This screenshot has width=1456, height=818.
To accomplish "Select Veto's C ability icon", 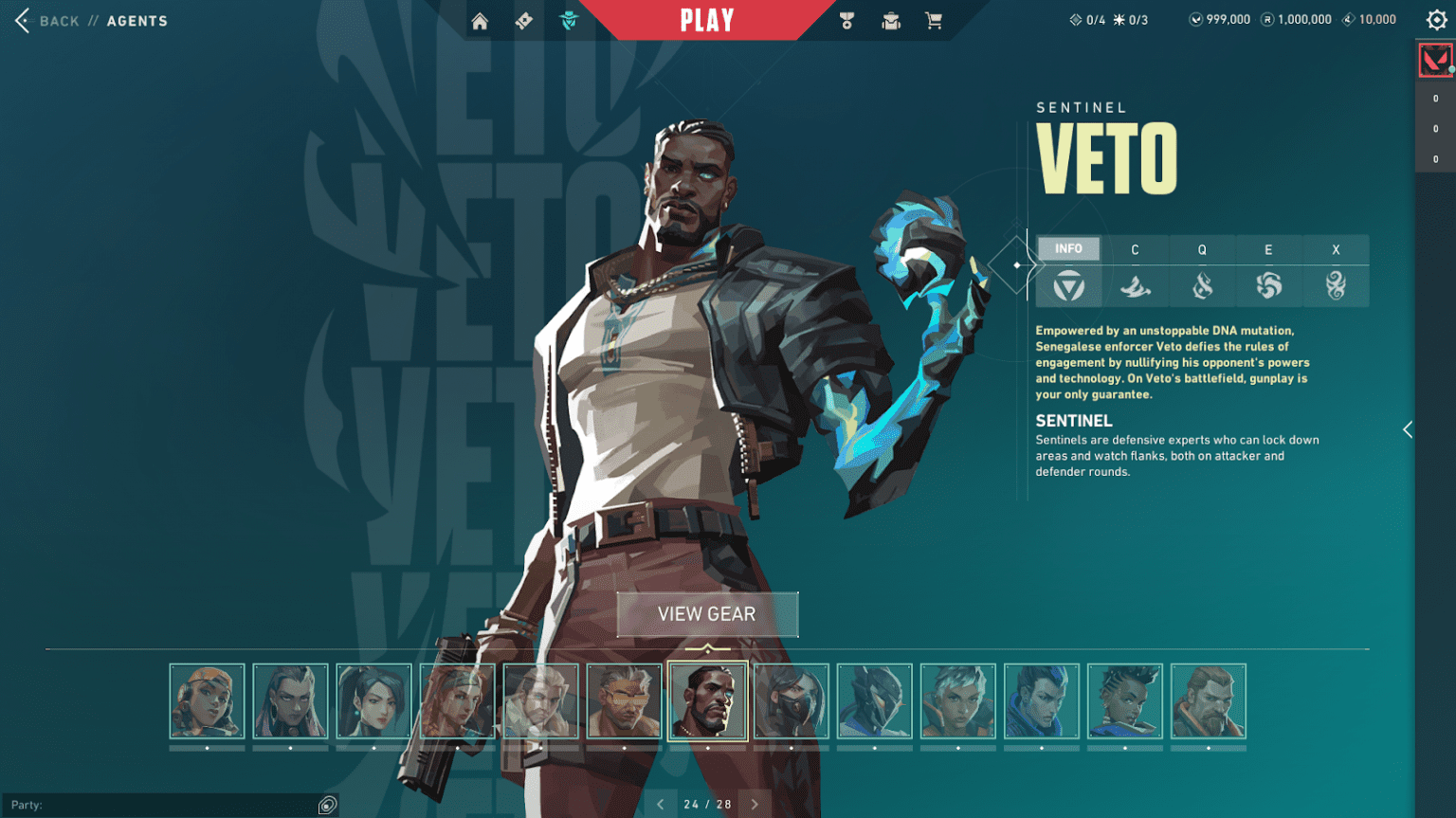I will tap(1135, 286).
